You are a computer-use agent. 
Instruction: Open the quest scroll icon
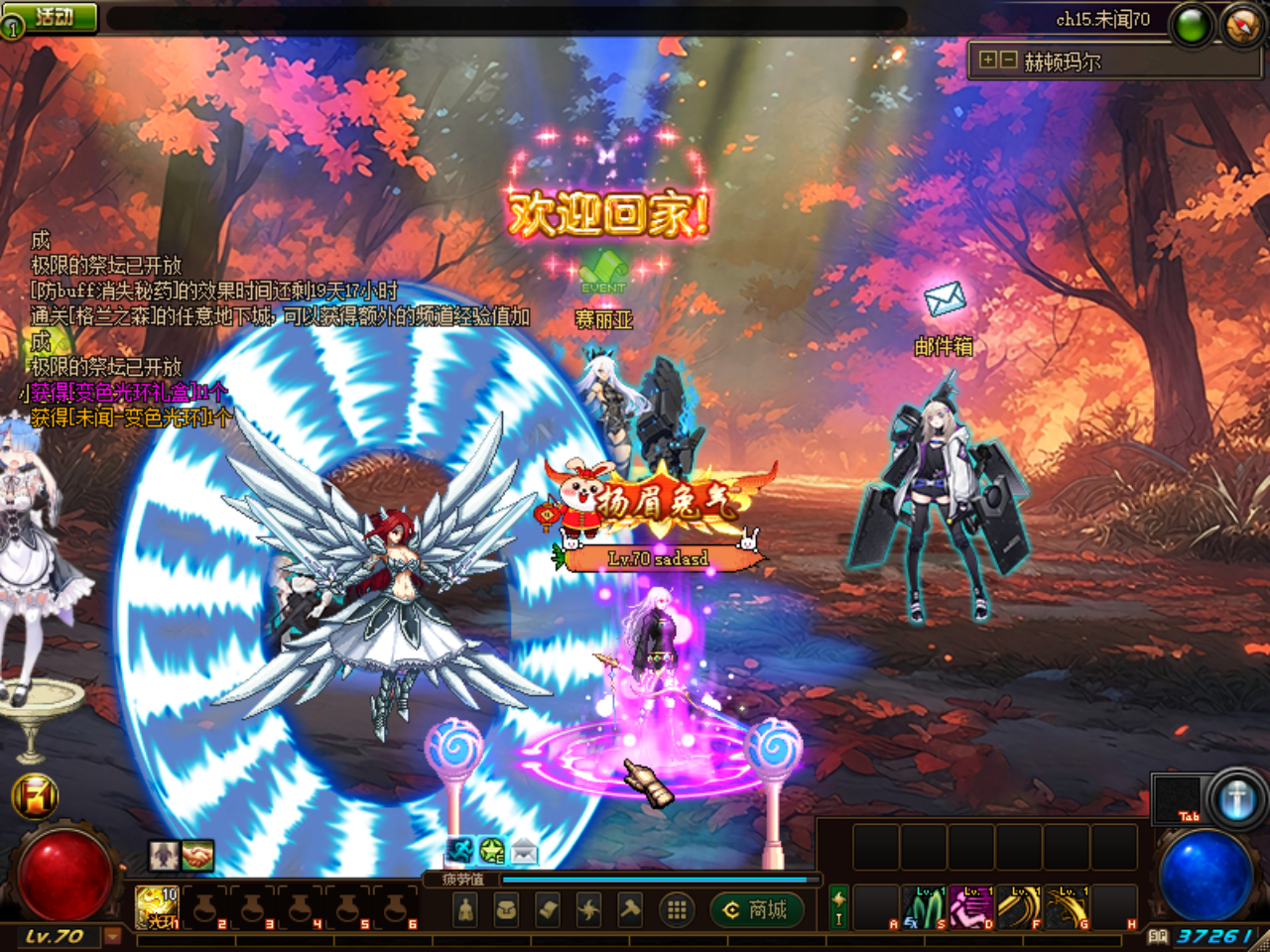[x=549, y=911]
